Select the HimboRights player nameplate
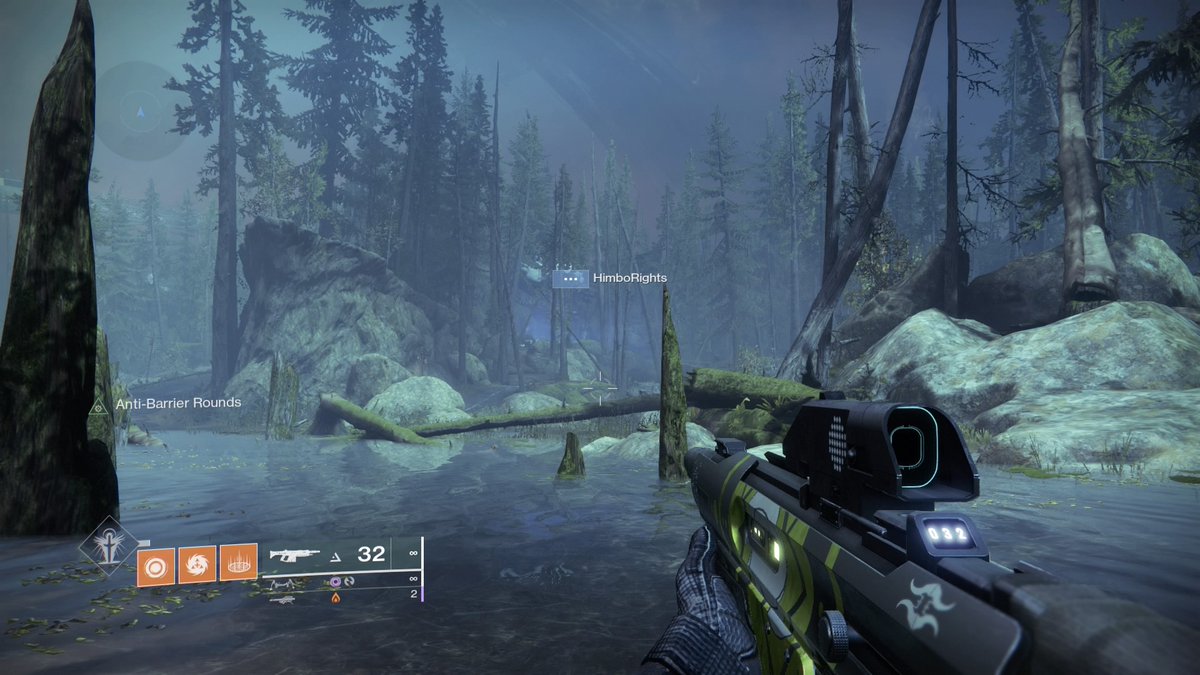The image size is (1200, 675). [610, 278]
